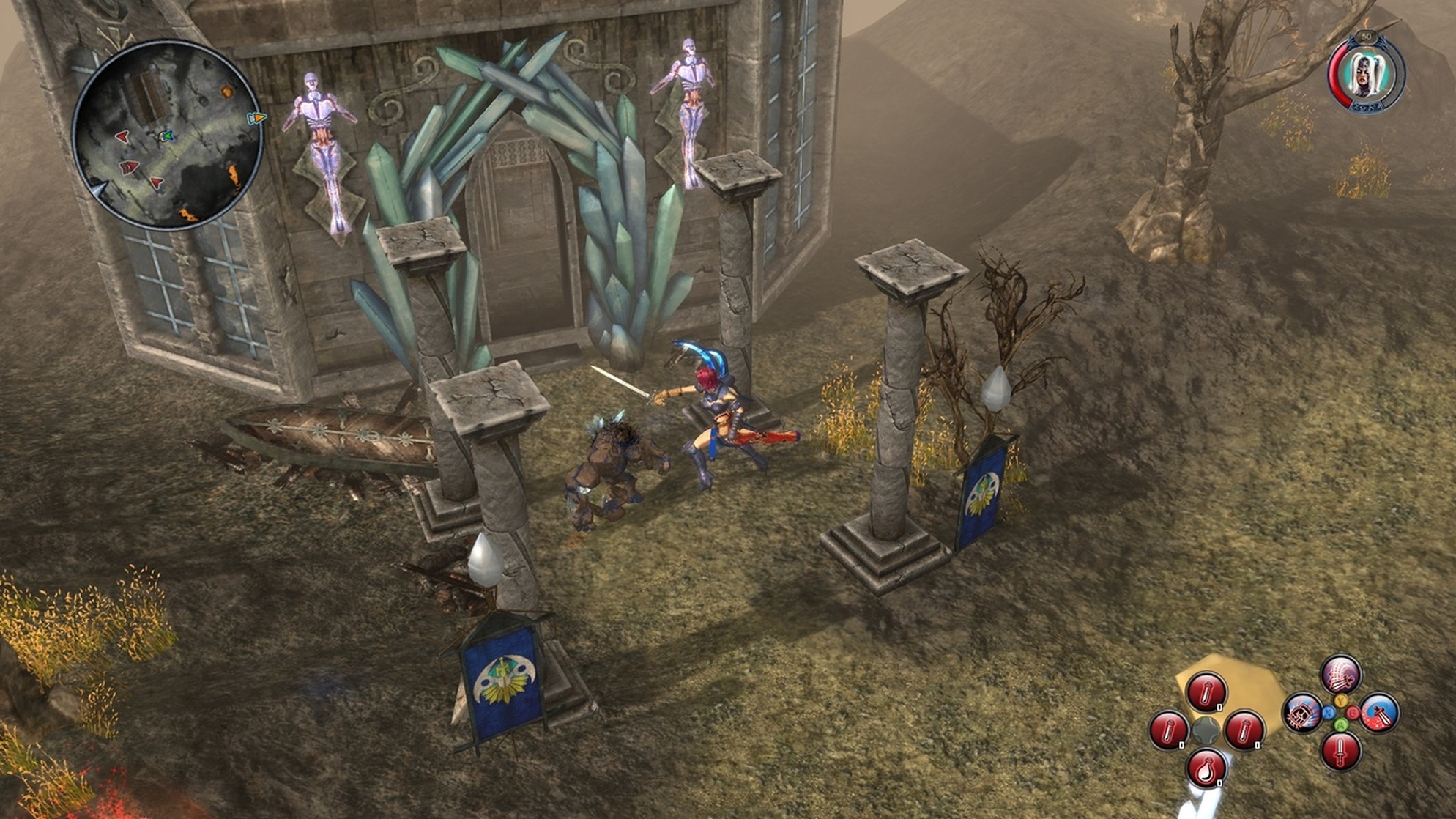Screen dimensions: 1456x819
Task: Click the green A gamepad button indicator
Action: pyautogui.click(x=1342, y=726)
